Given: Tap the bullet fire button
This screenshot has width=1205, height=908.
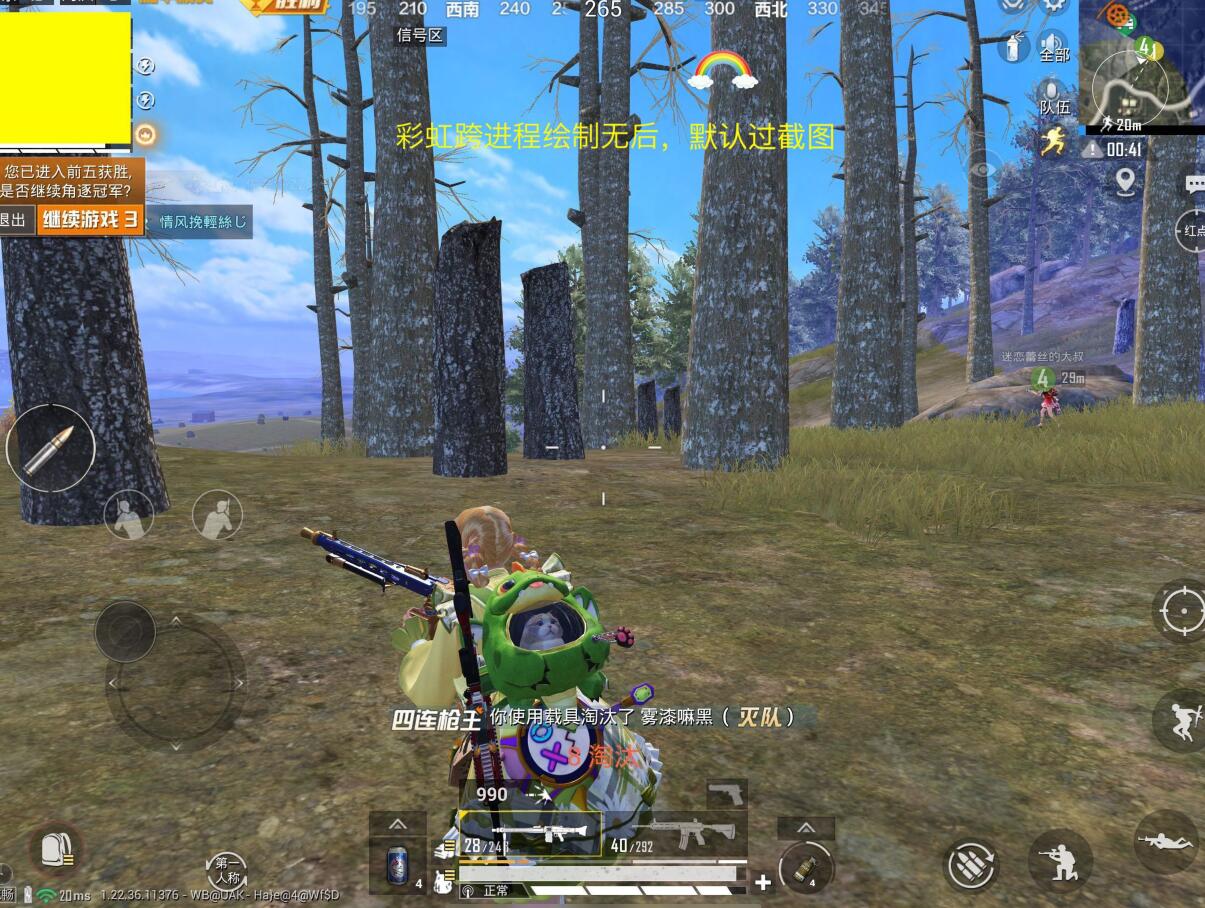Looking at the screenshot, I should [x=50, y=449].
